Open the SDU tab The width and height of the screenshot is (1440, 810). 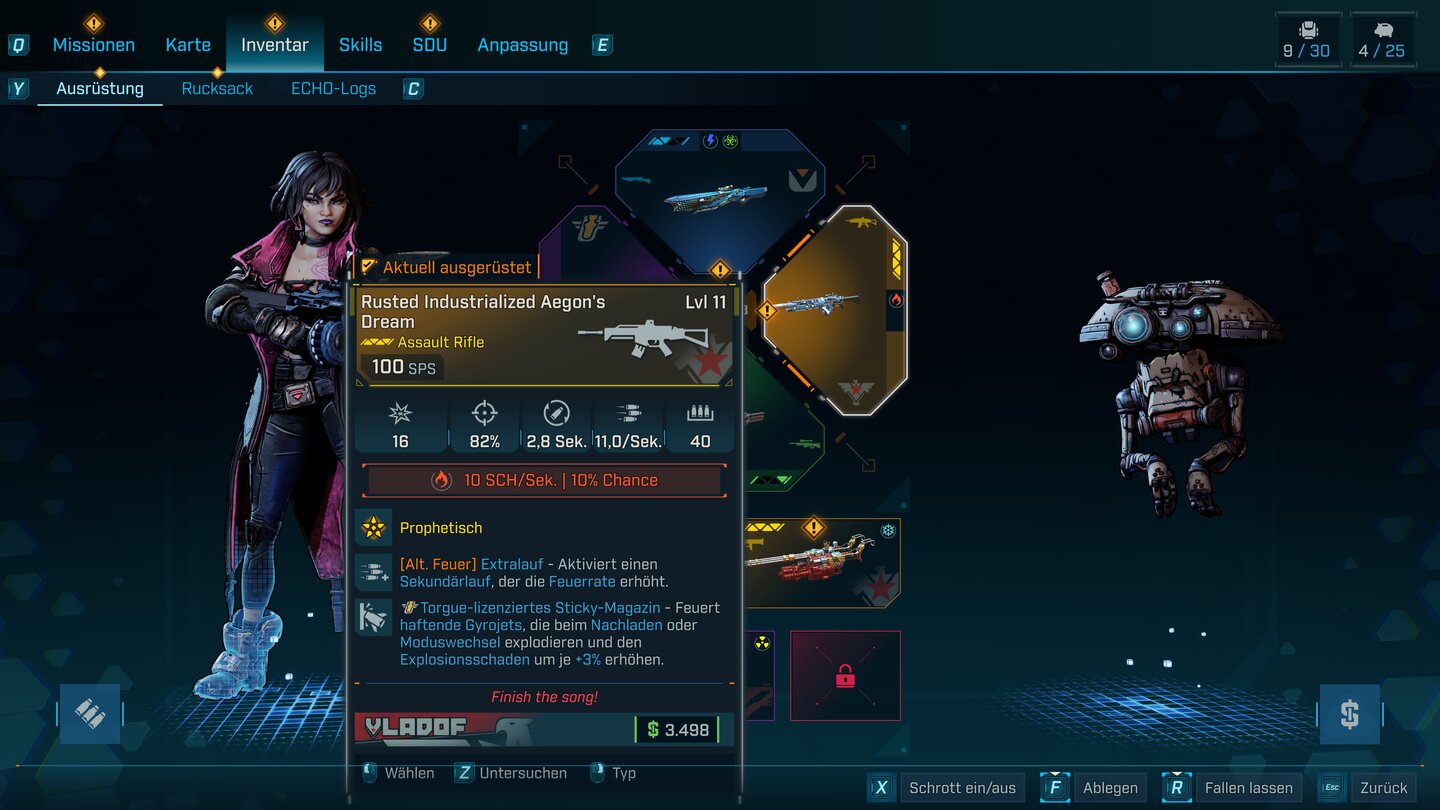[x=430, y=45]
